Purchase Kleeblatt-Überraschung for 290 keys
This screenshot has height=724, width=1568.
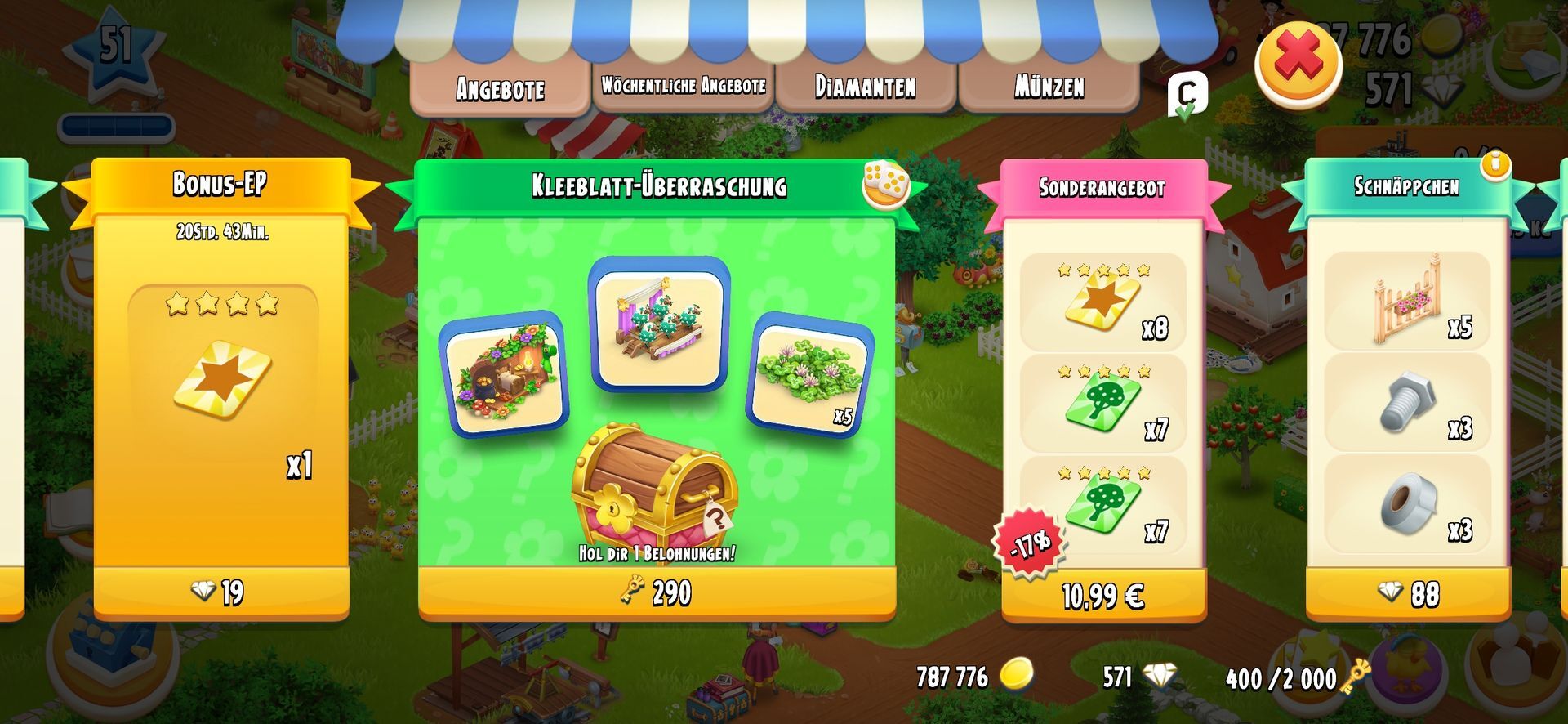tap(657, 592)
